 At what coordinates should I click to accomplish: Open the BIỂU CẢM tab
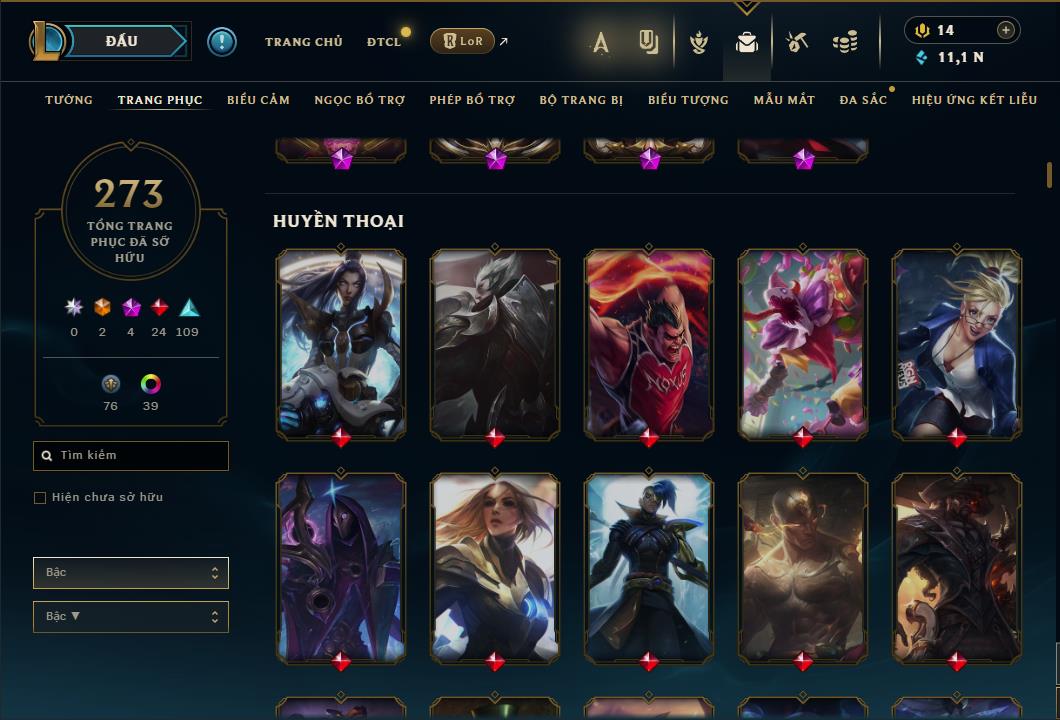pyautogui.click(x=258, y=100)
